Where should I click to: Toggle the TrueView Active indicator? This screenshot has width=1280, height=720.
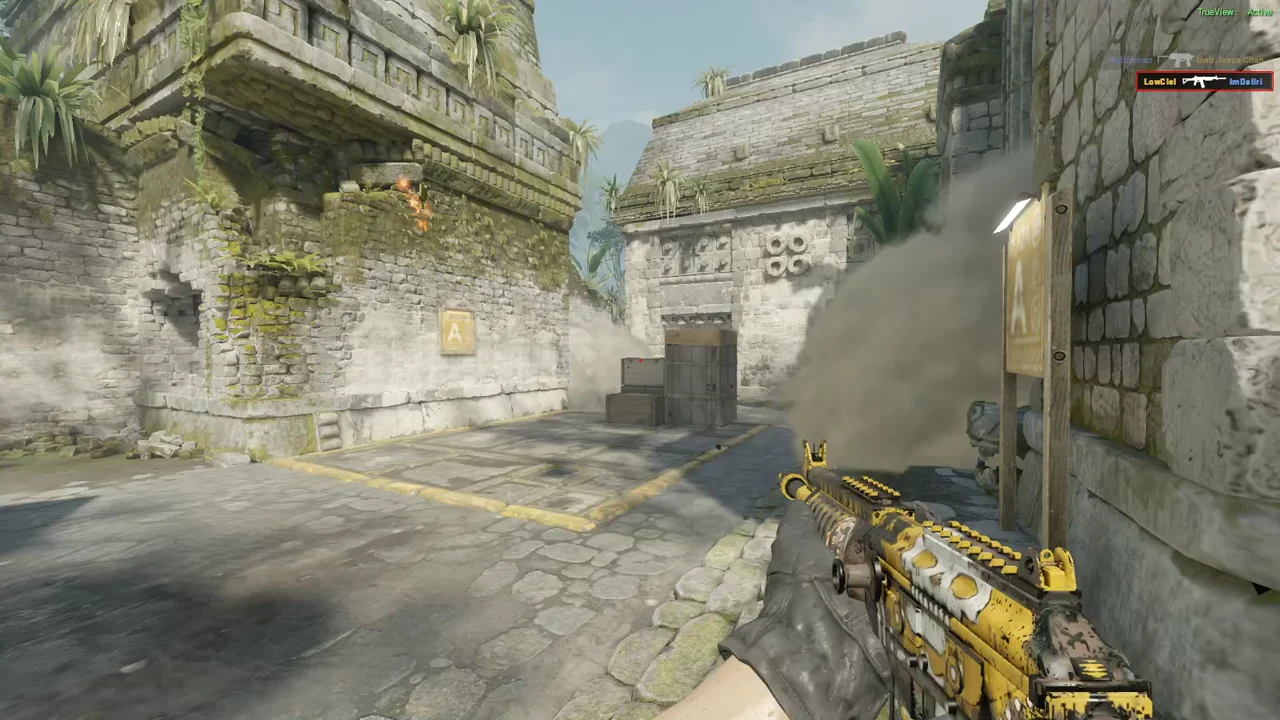[1236, 12]
